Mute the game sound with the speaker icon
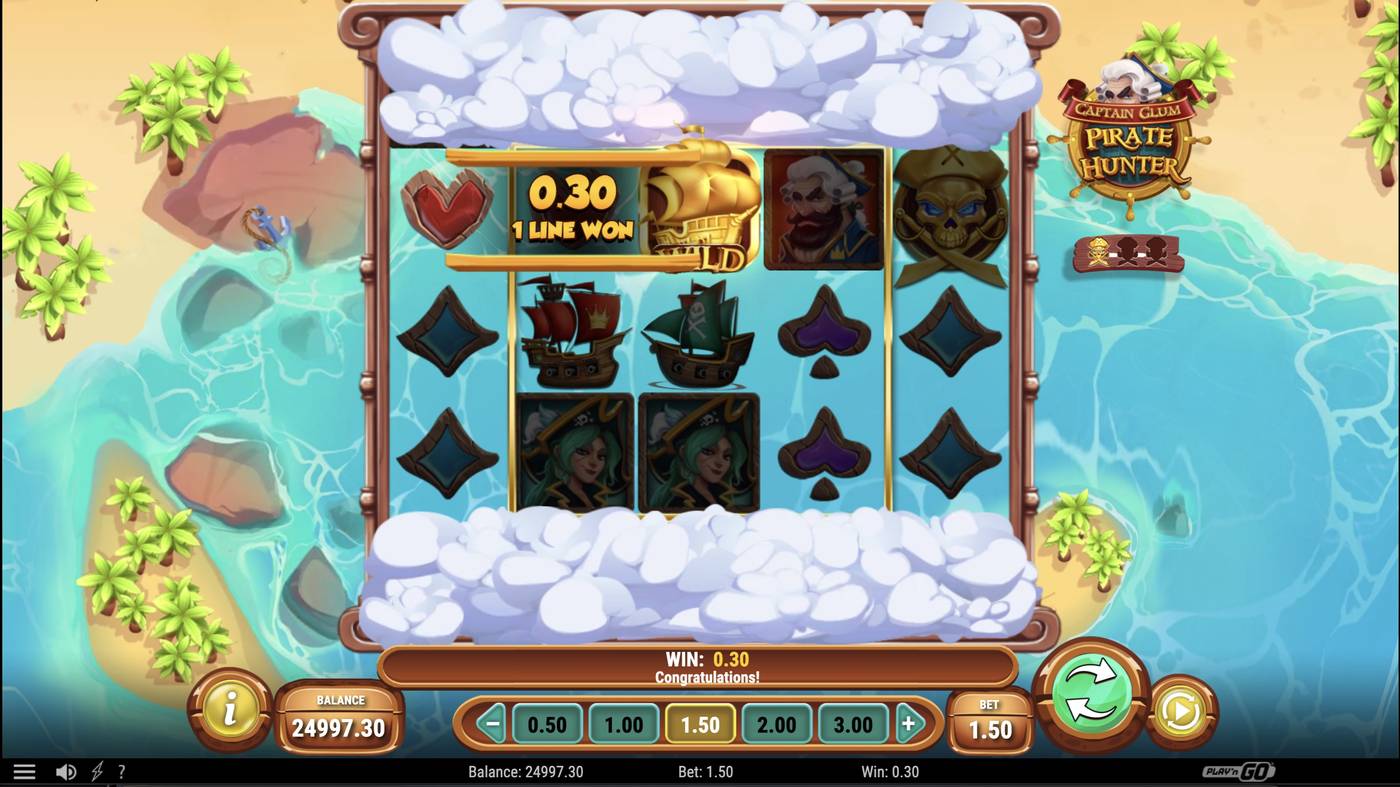Image resolution: width=1400 pixels, height=787 pixels. click(66, 771)
